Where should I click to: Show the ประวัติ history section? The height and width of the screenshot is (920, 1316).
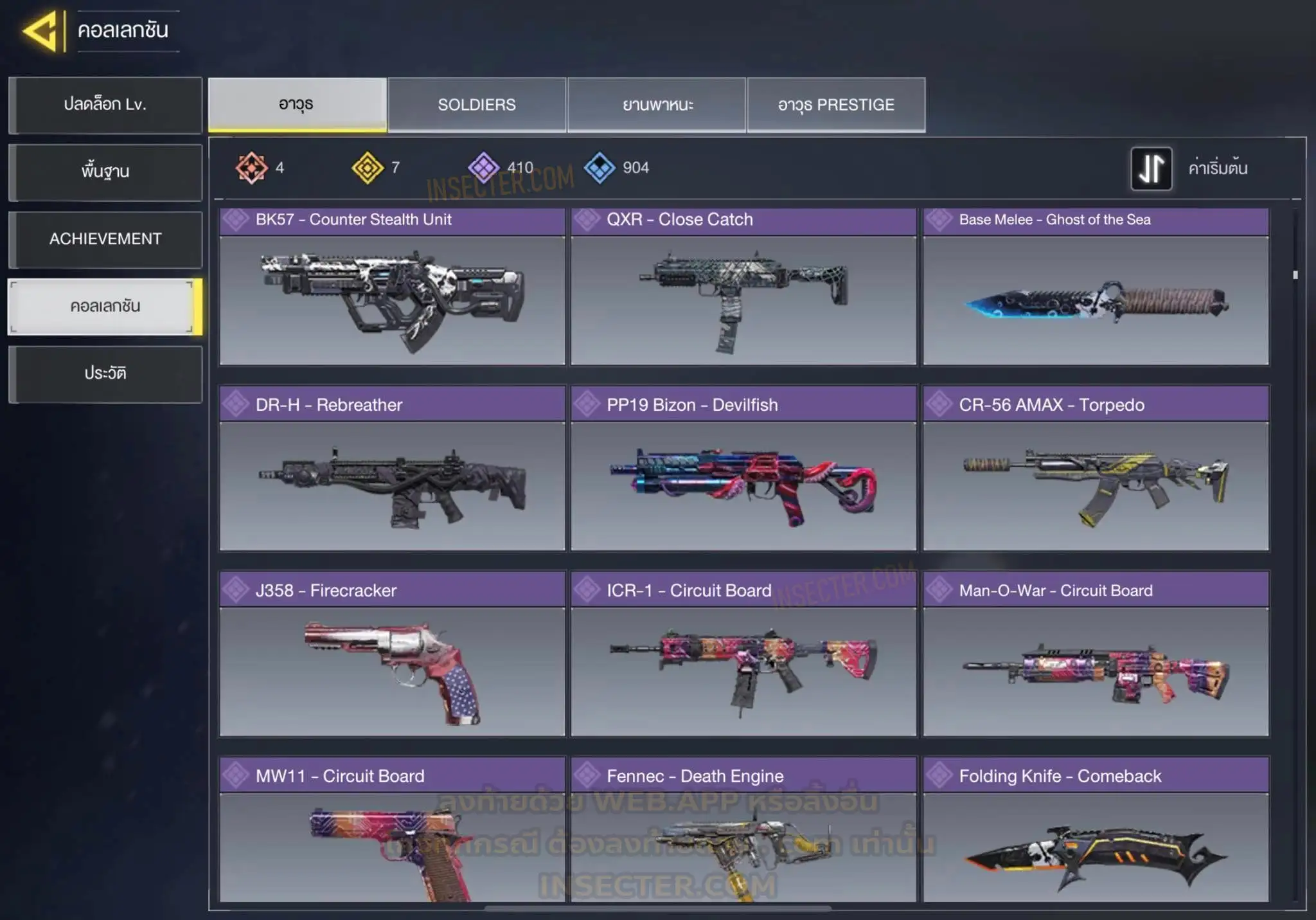click(x=105, y=374)
